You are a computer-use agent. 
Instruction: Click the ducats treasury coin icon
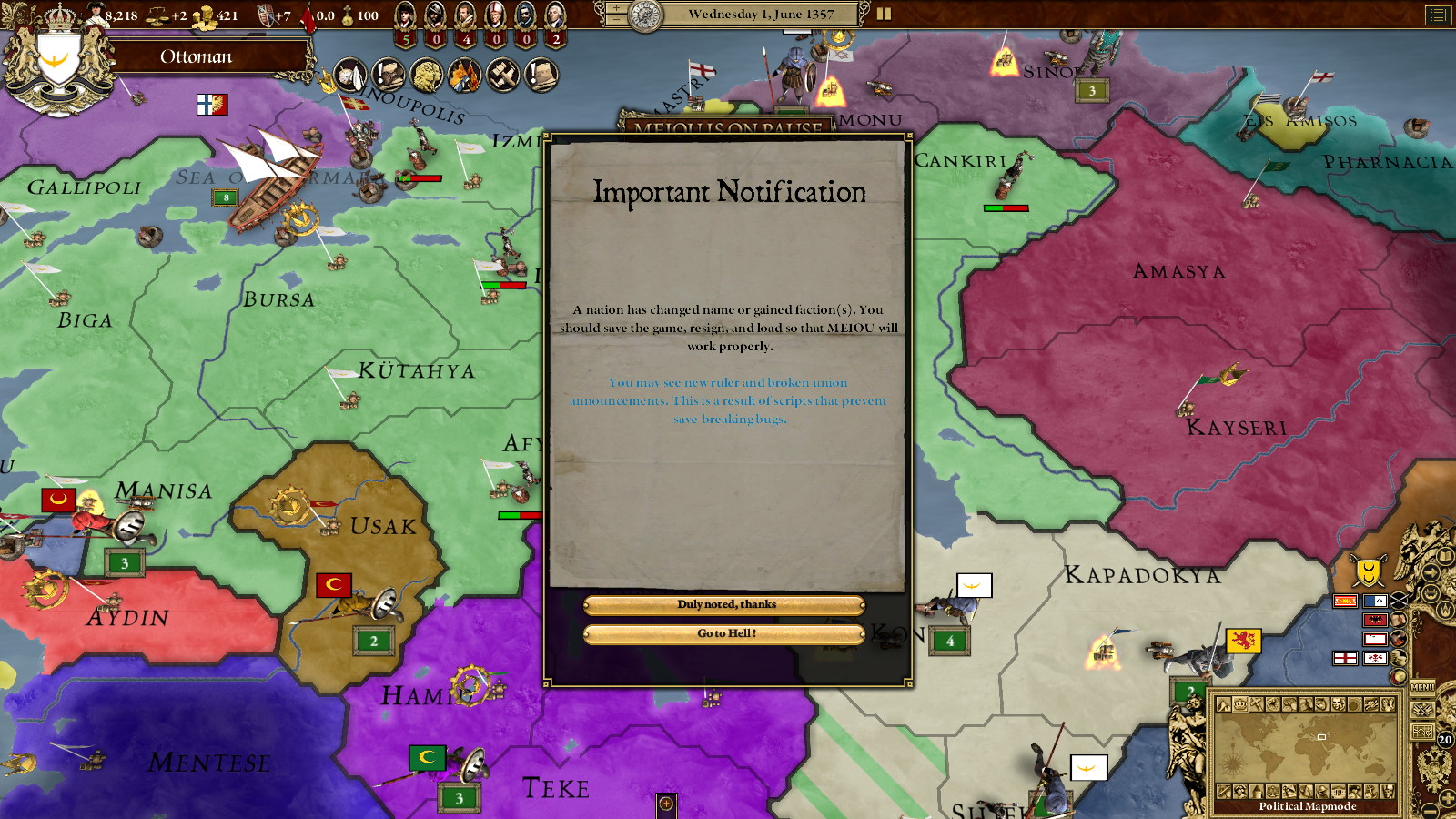point(206,15)
